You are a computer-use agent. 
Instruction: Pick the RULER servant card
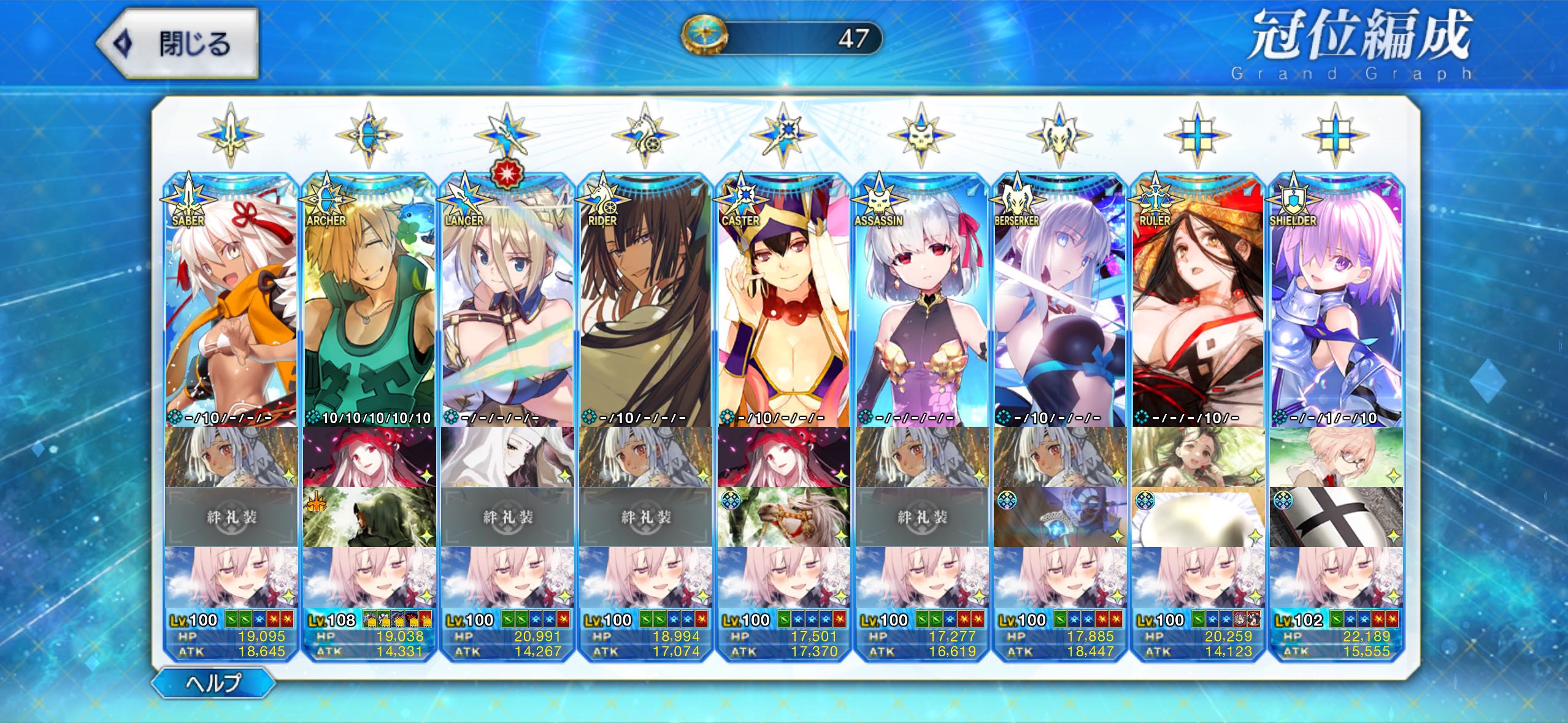point(1197,300)
